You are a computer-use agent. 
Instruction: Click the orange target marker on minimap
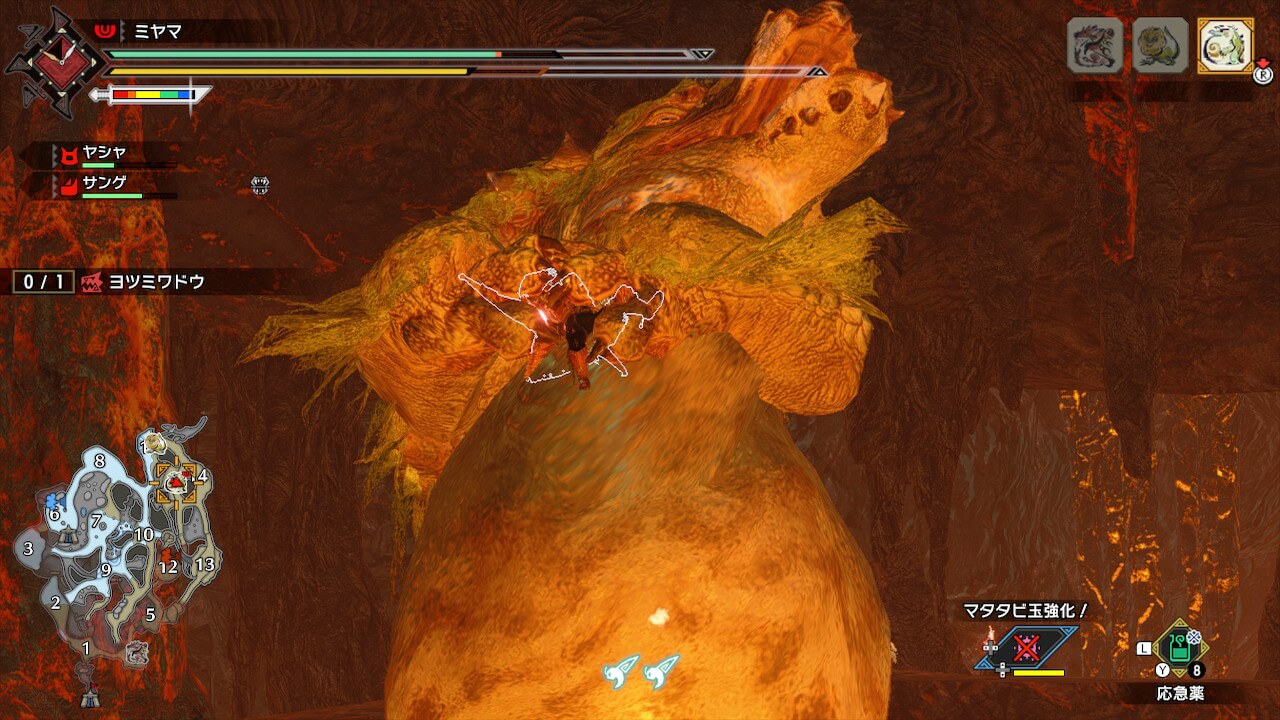click(176, 484)
